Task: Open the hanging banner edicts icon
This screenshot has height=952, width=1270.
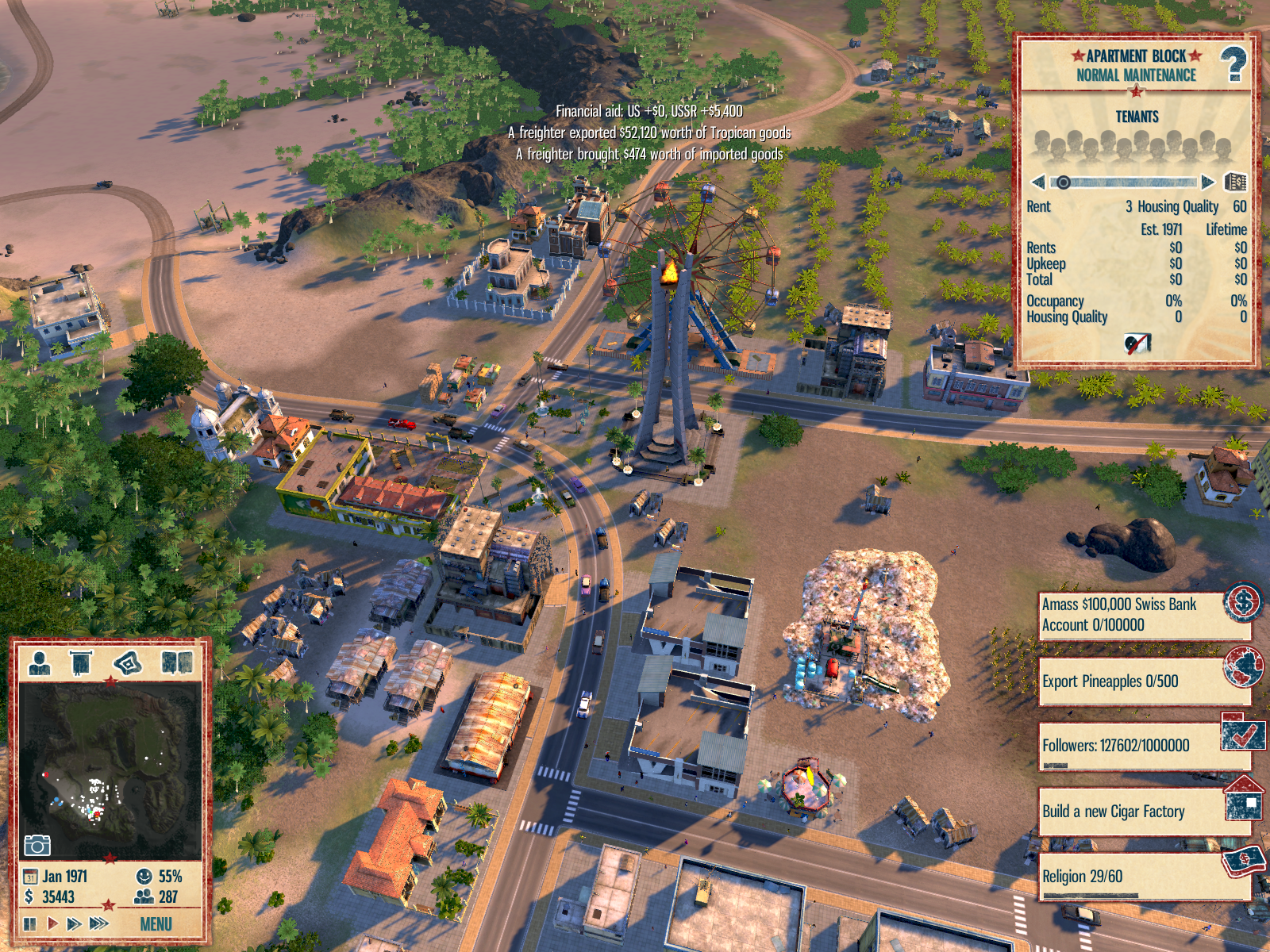Action: coord(81,662)
